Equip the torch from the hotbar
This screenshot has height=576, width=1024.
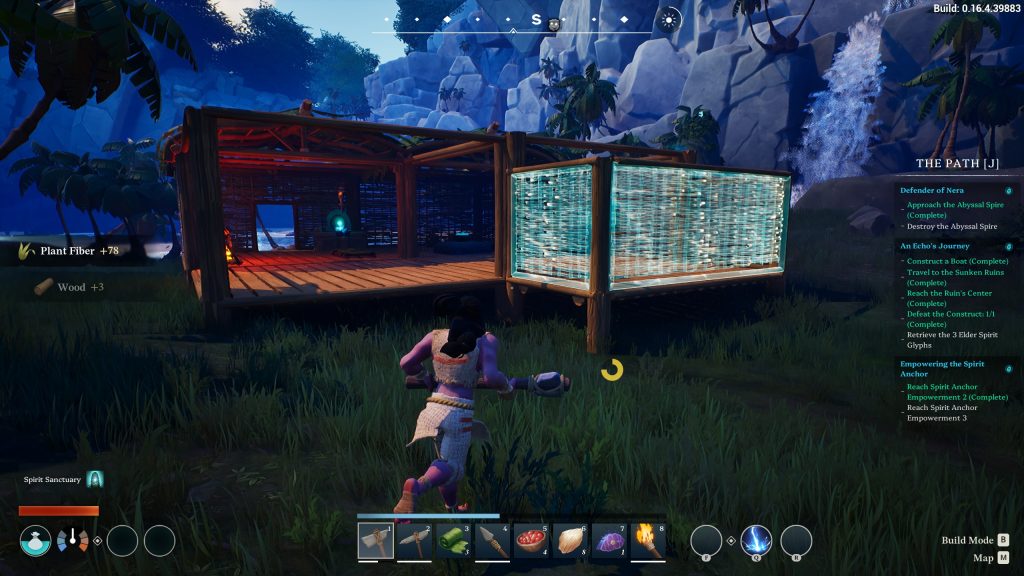pyautogui.click(x=648, y=541)
